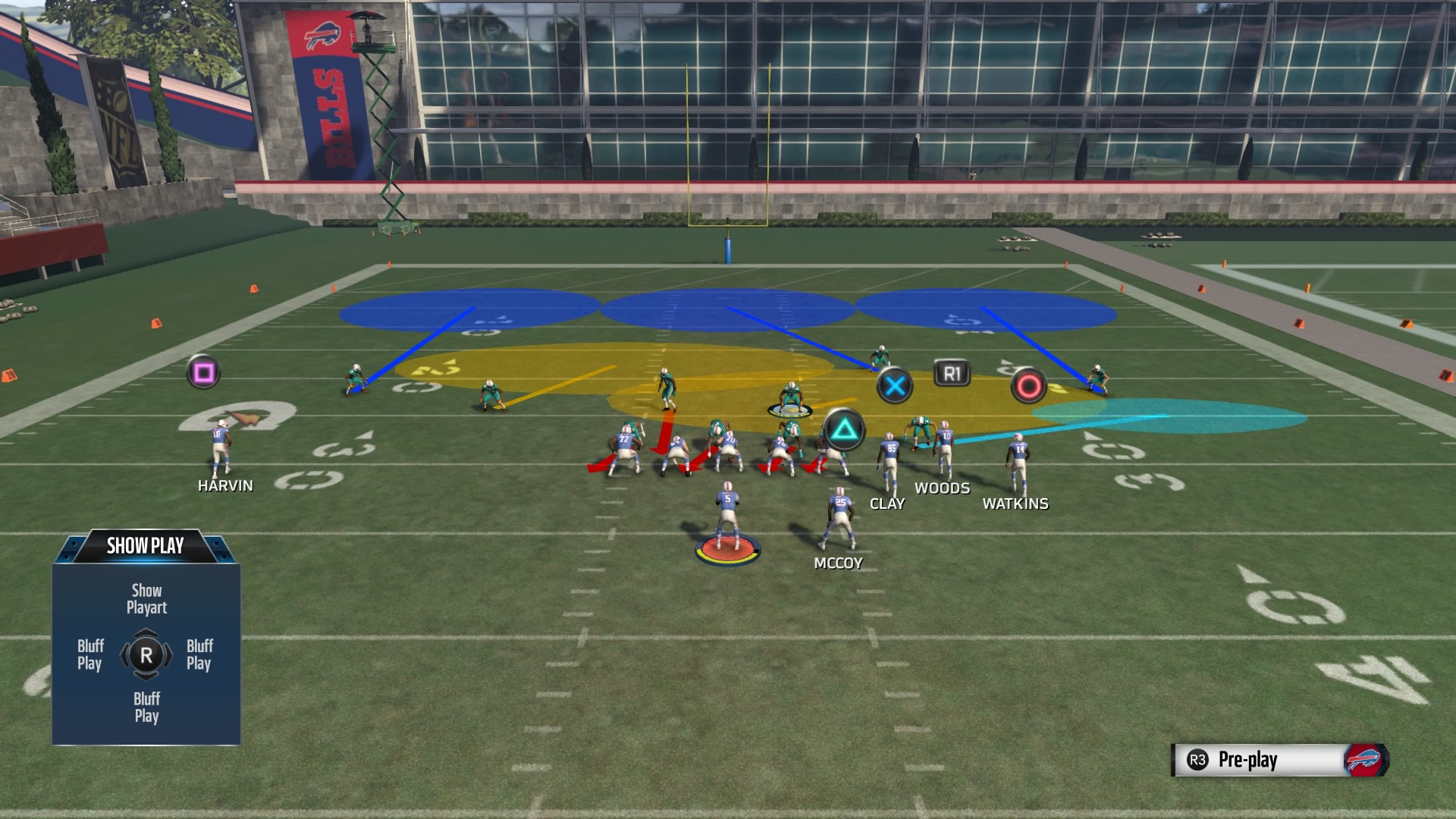Toggle the Show Playart option
This screenshot has width=1456, height=819.
(x=146, y=598)
